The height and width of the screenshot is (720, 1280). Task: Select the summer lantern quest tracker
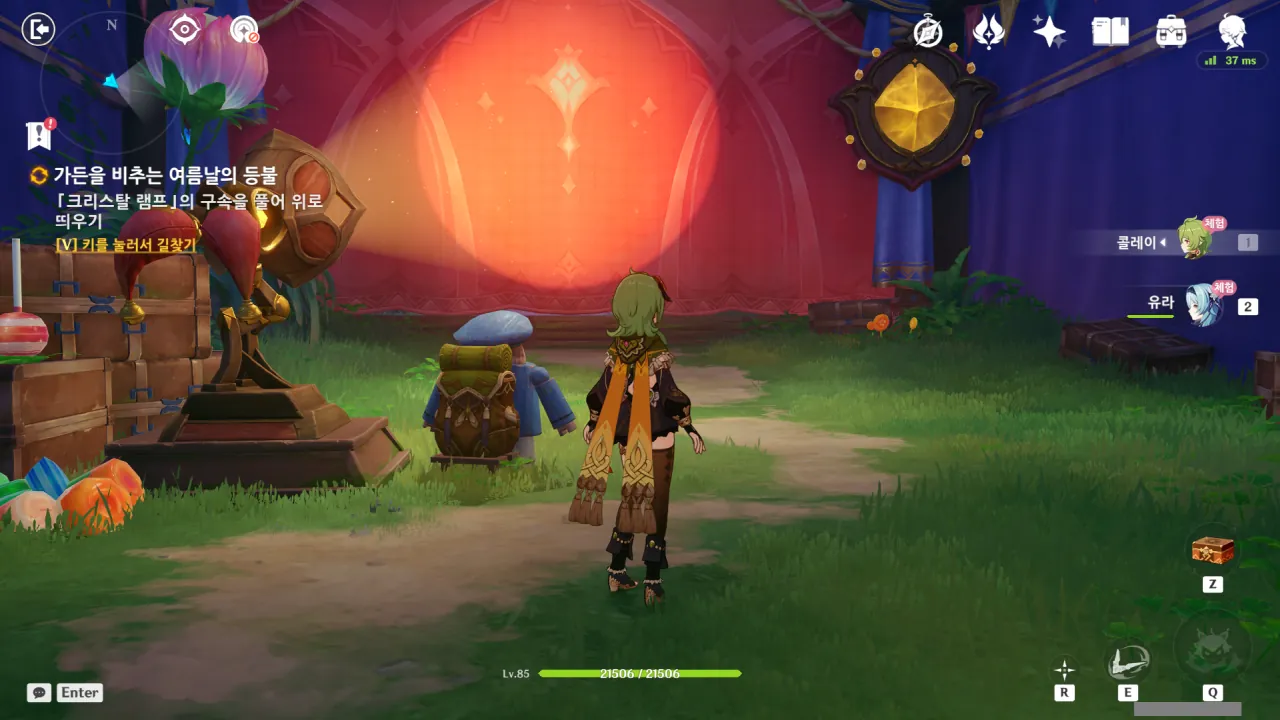(x=164, y=176)
